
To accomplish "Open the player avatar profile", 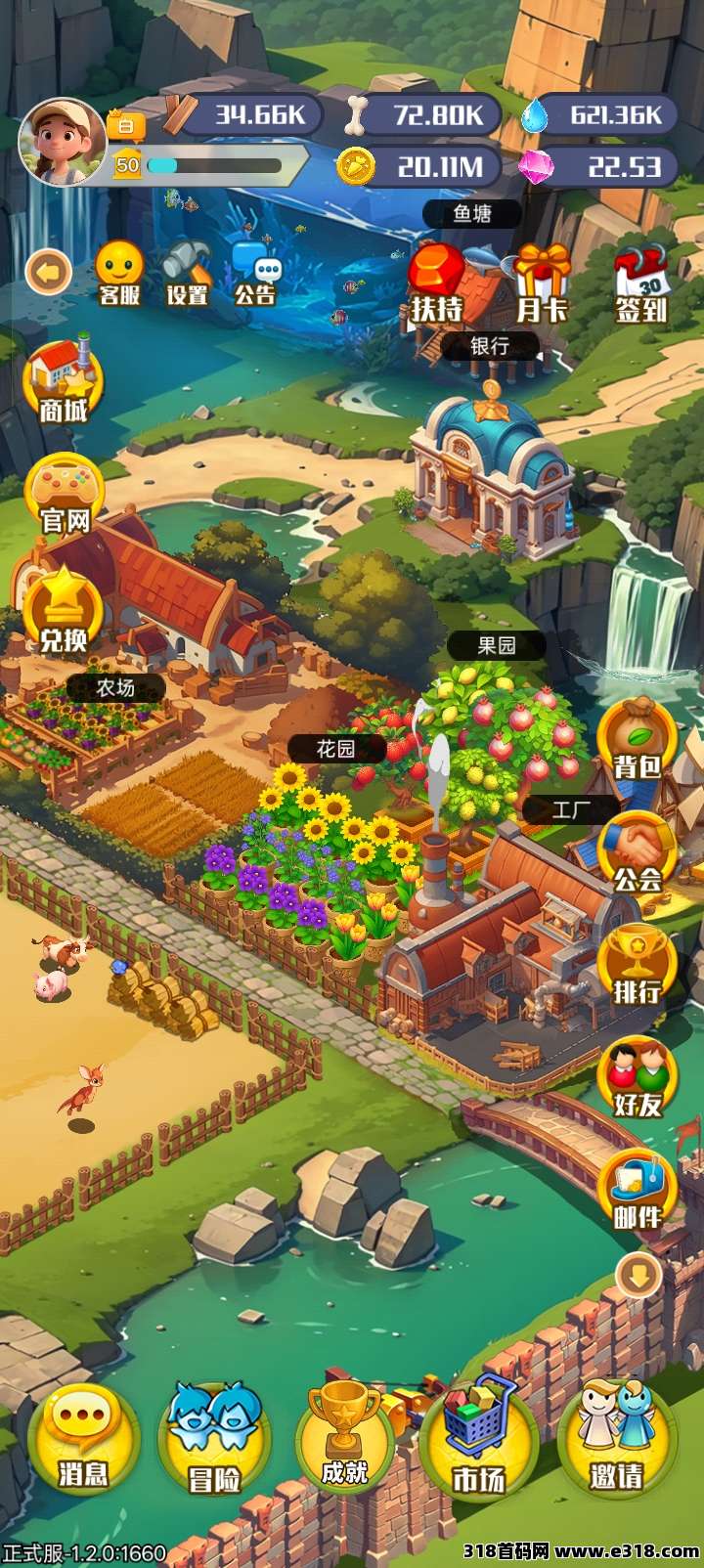I will 62,142.
